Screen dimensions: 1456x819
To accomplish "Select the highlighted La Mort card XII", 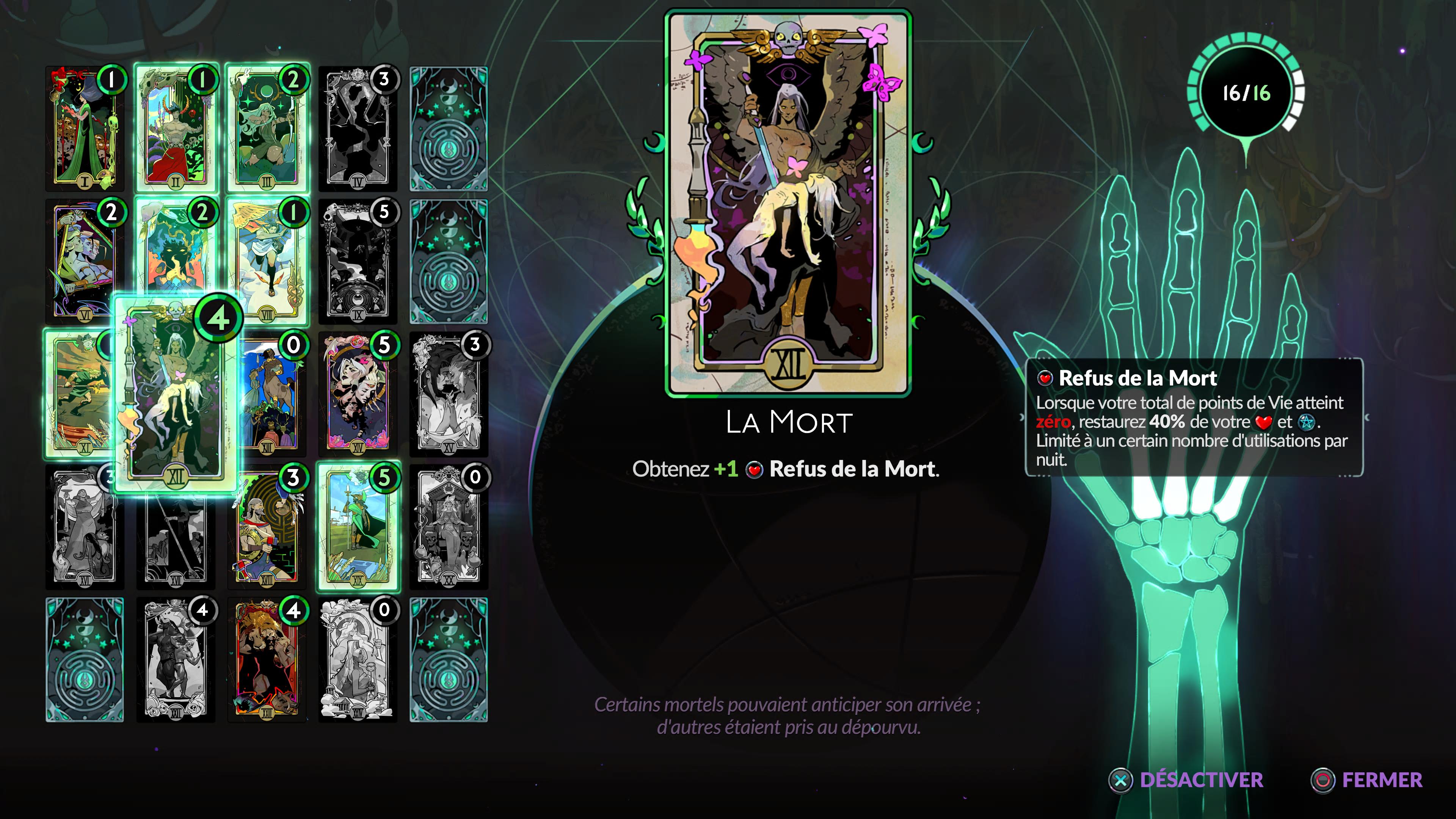I will click(175, 395).
